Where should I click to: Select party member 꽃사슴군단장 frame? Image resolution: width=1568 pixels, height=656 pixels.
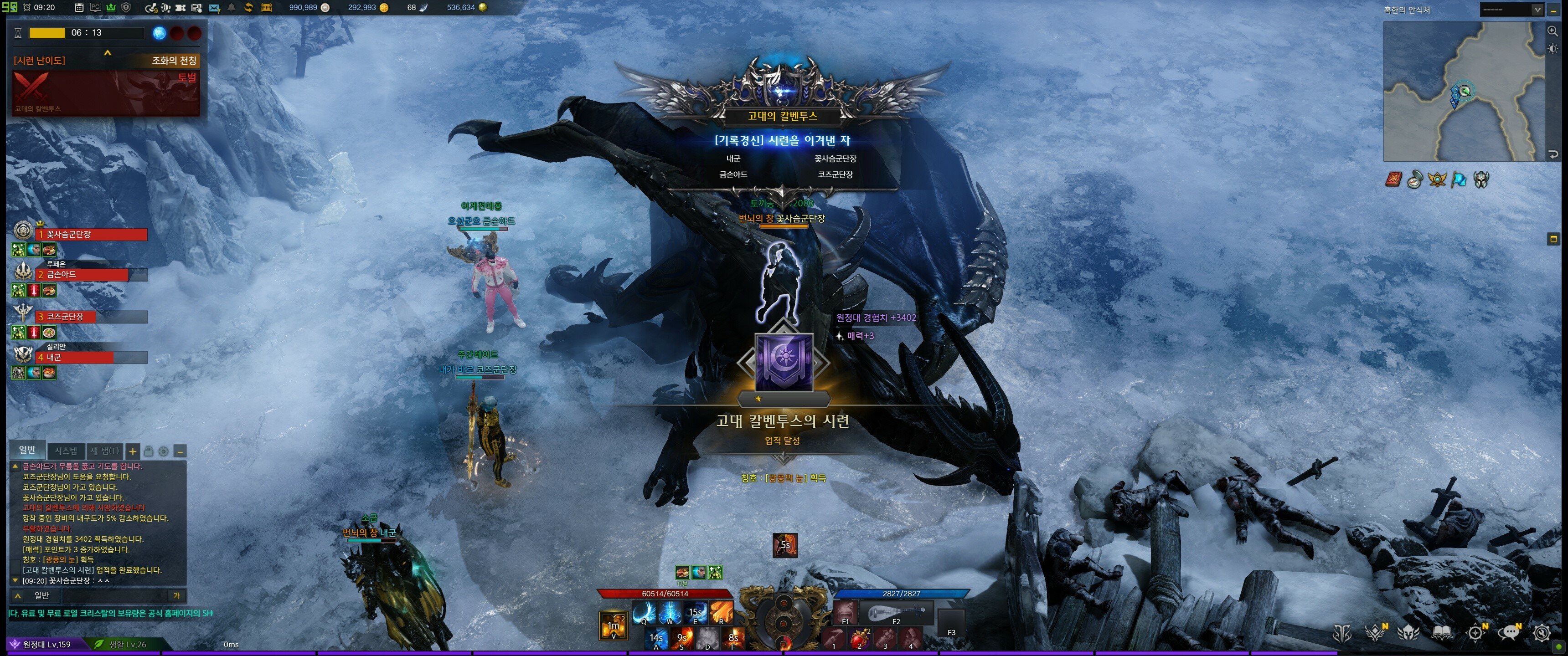[91, 234]
